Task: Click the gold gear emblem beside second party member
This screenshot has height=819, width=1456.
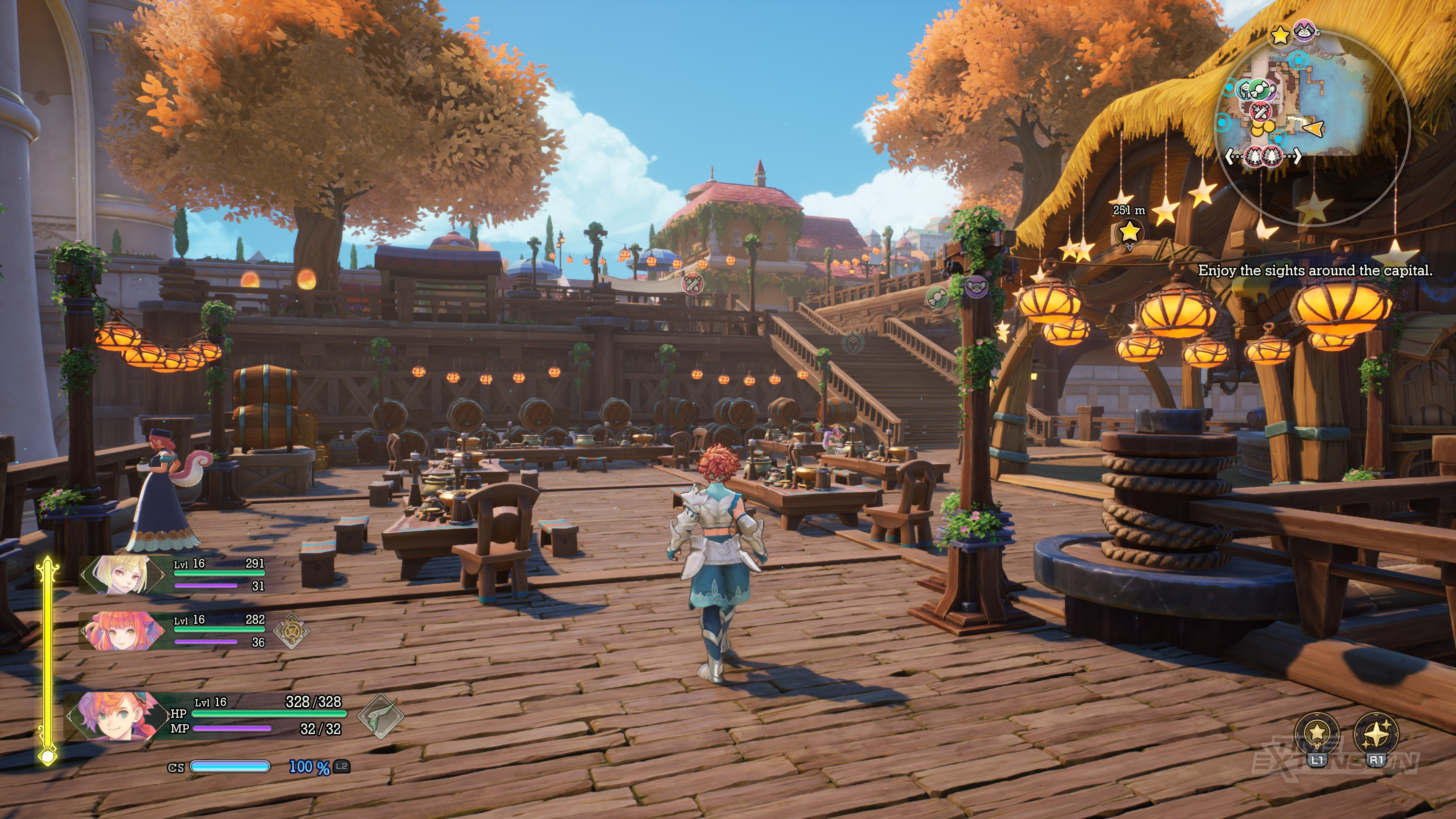Action: click(292, 630)
